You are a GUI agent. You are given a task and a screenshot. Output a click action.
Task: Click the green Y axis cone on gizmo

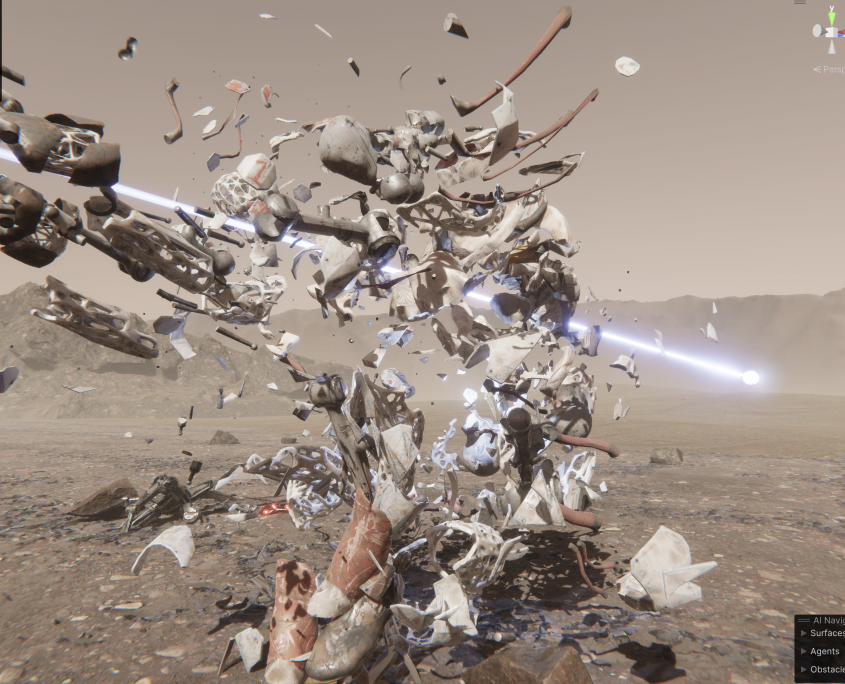831,17
